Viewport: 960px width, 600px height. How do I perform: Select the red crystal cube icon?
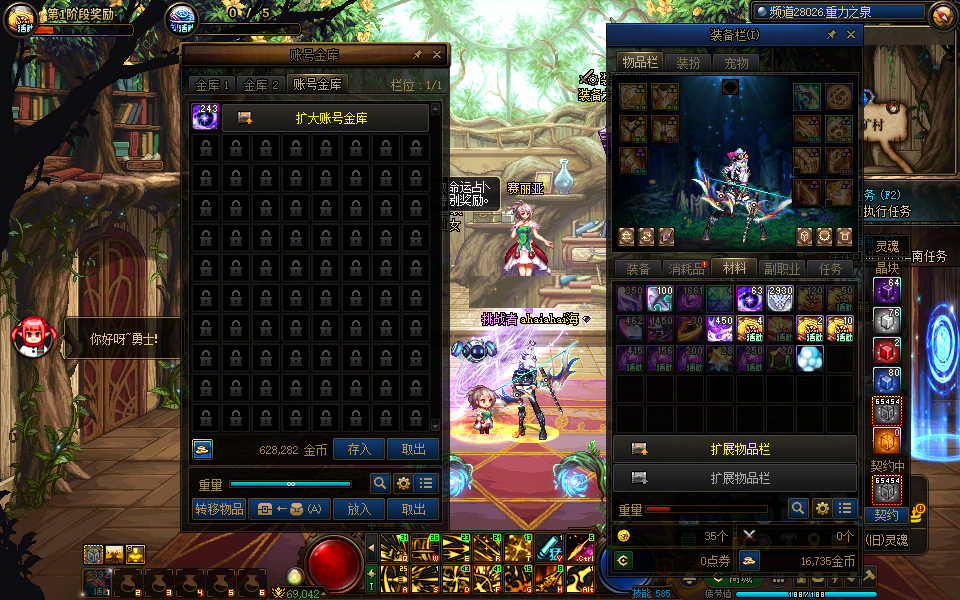point(887,351)
